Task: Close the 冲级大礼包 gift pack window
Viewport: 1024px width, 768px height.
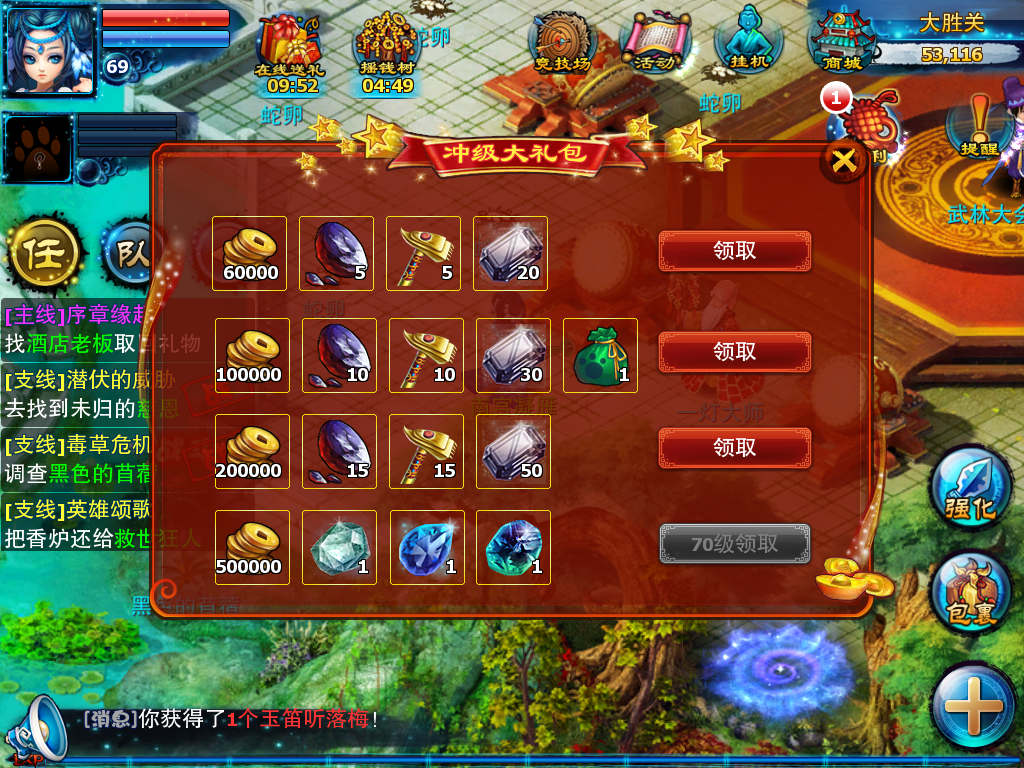Action: point(844,160)
